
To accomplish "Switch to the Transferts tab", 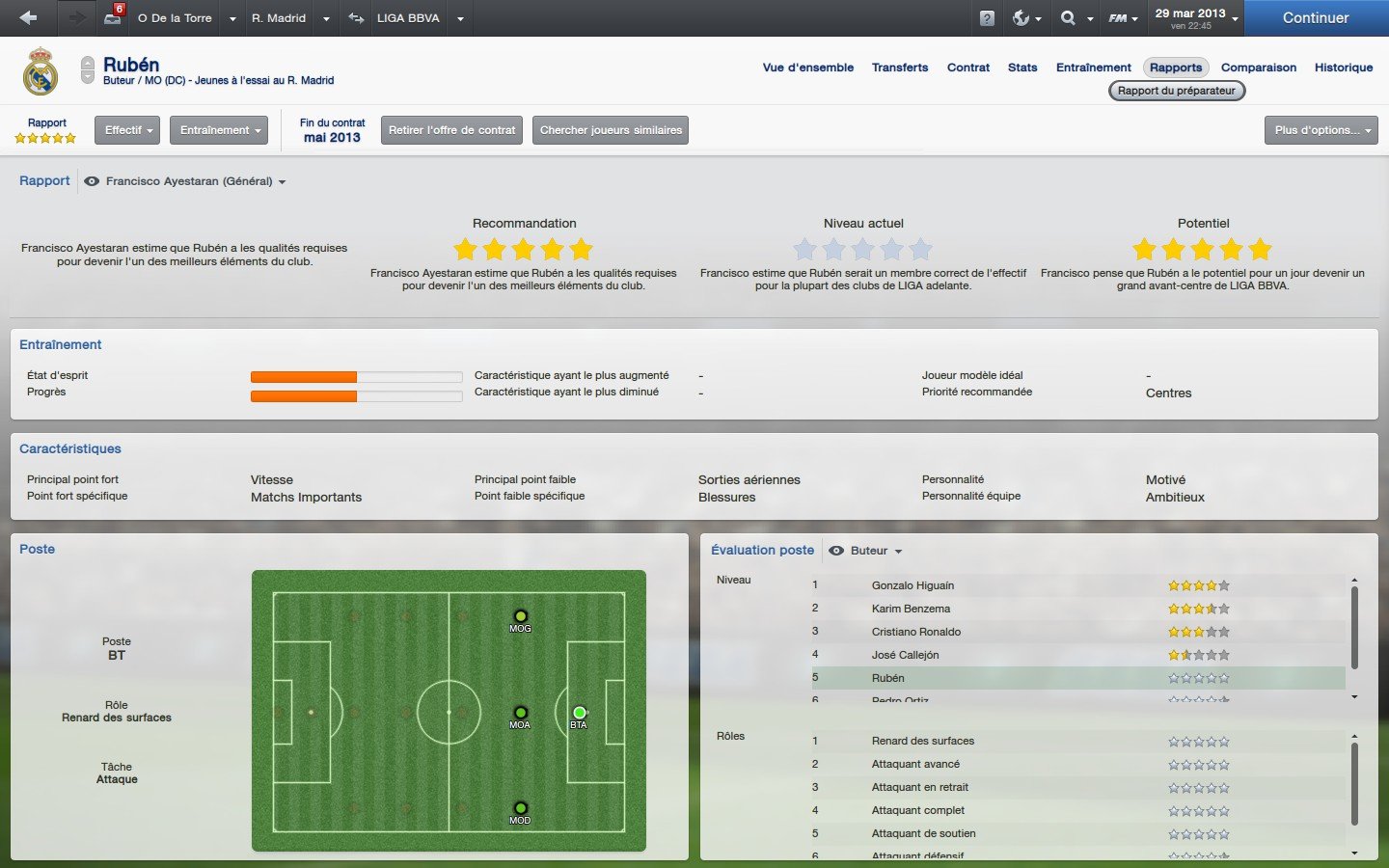I will [x=900, y=68].
